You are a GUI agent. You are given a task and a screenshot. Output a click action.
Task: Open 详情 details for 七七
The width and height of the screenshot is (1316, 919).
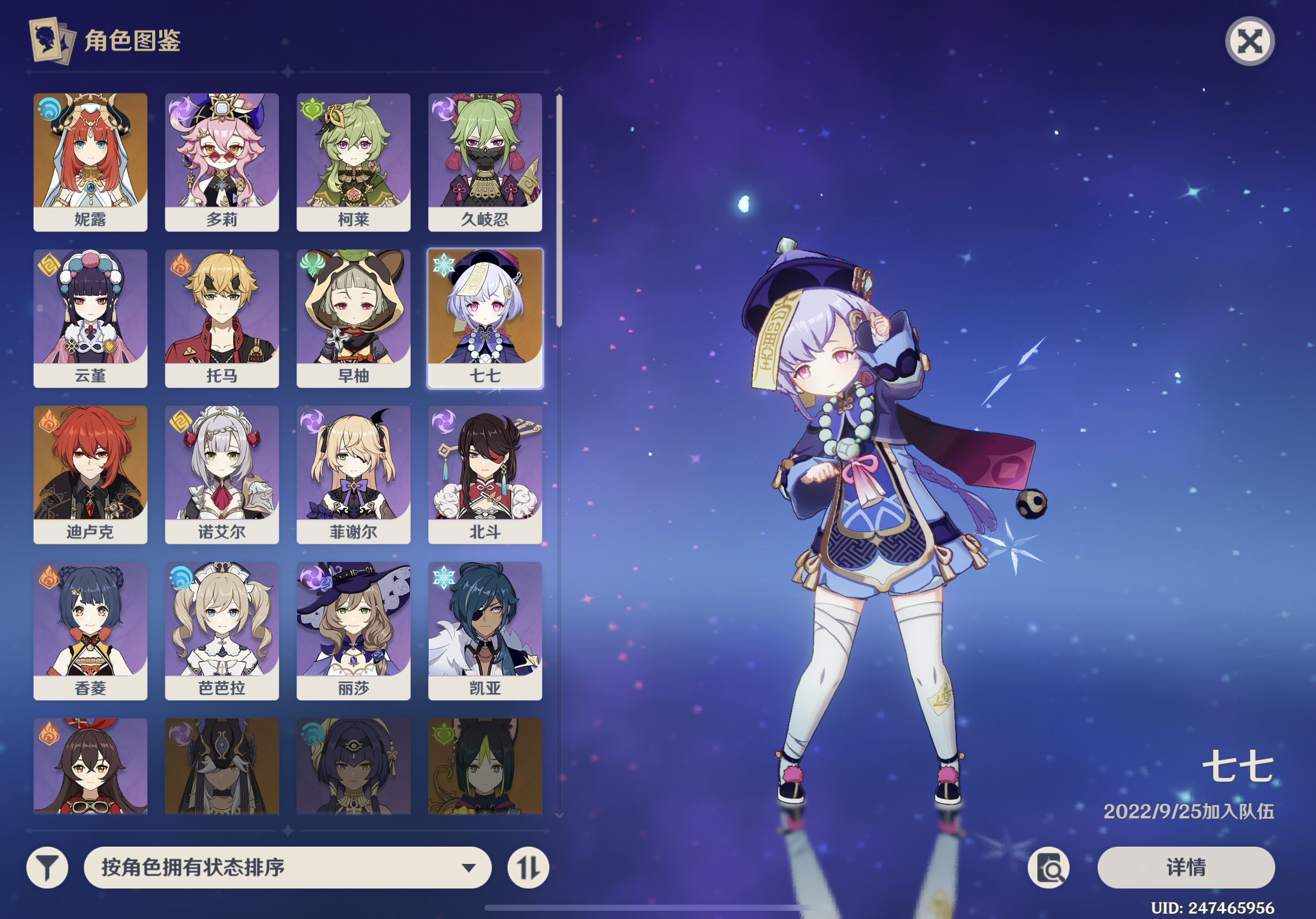coord(1186,867)
